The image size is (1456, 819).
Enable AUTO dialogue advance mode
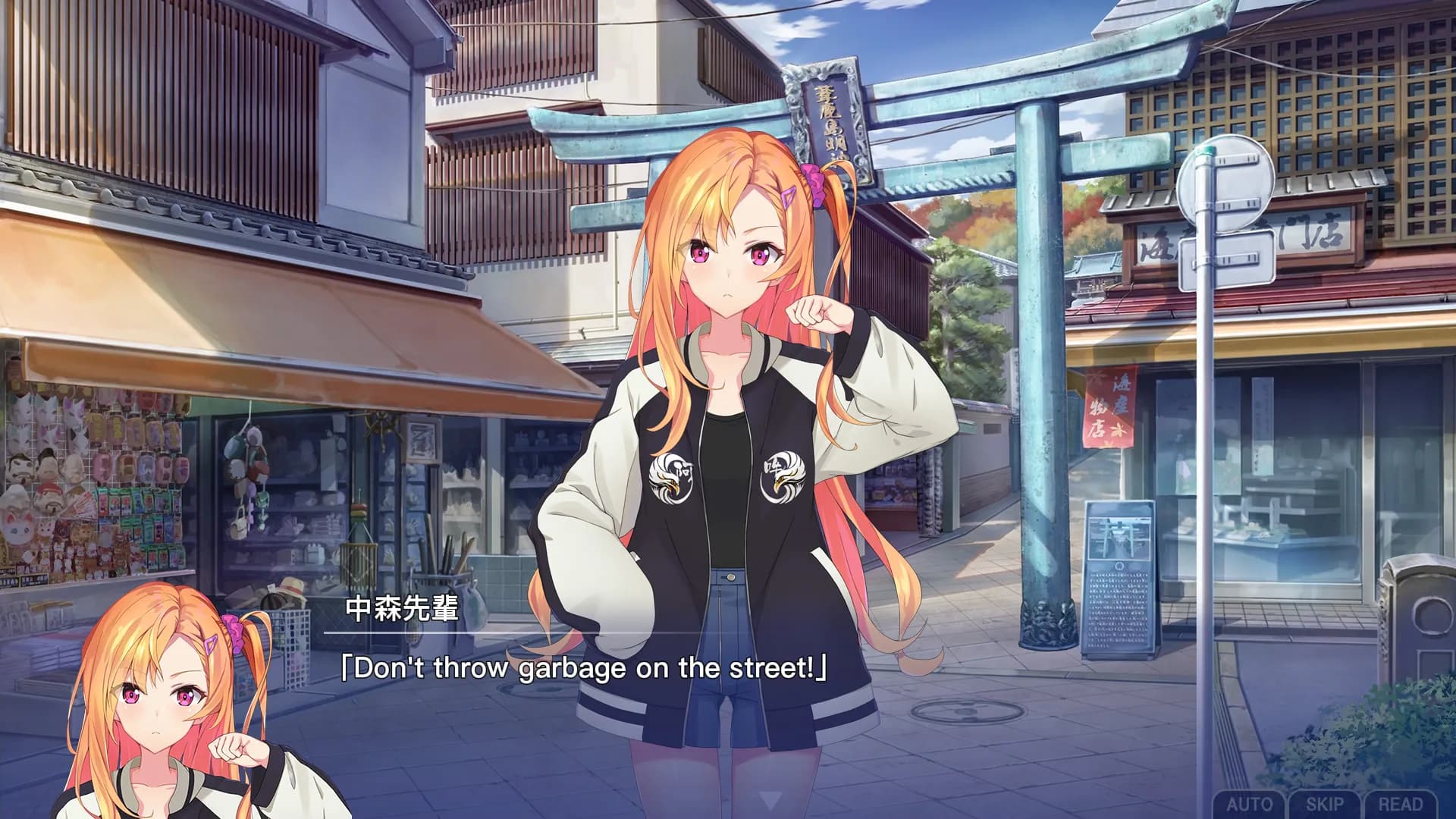[x=1249, y=804]
